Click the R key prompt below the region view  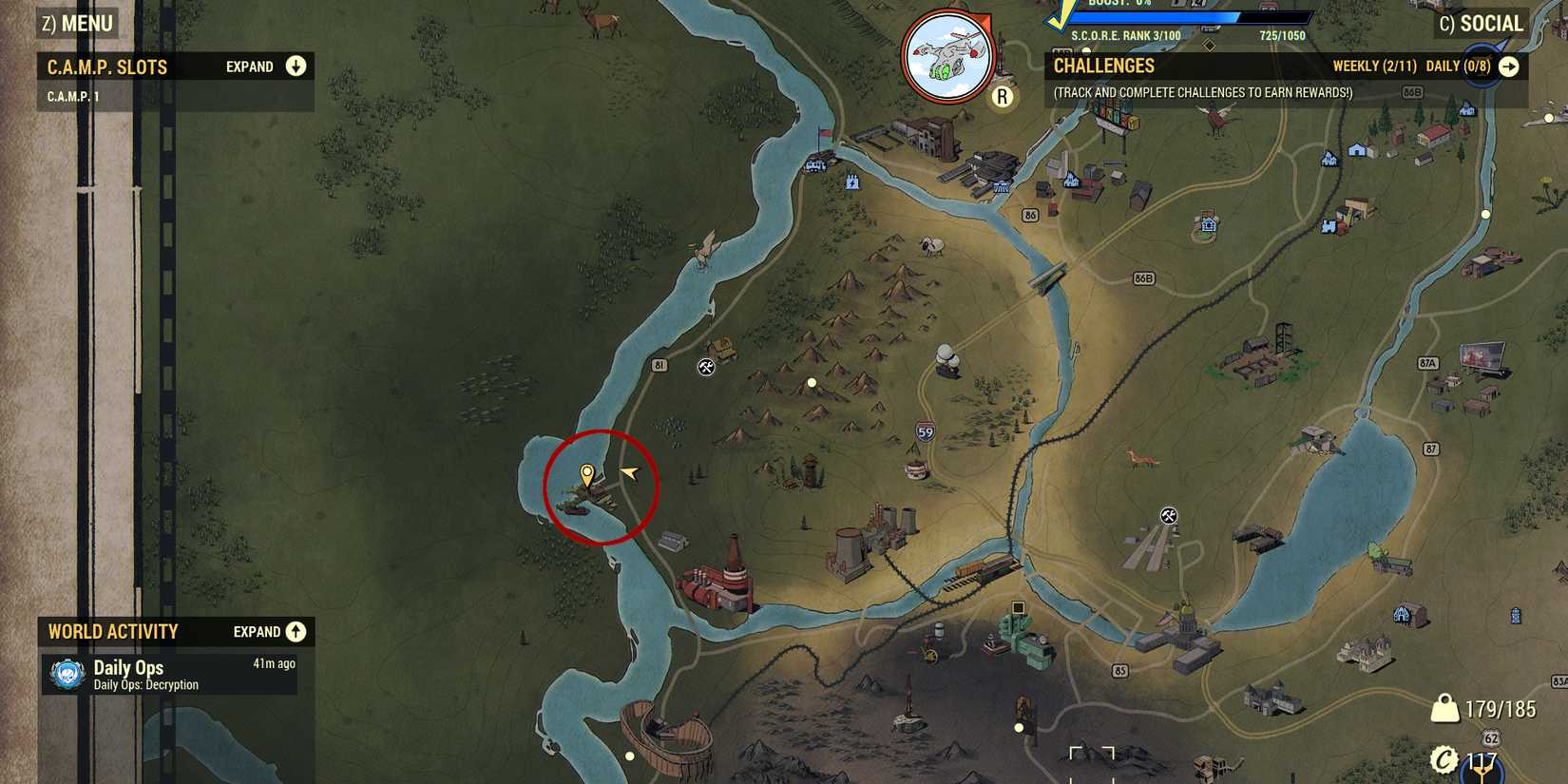(1003, 95)
